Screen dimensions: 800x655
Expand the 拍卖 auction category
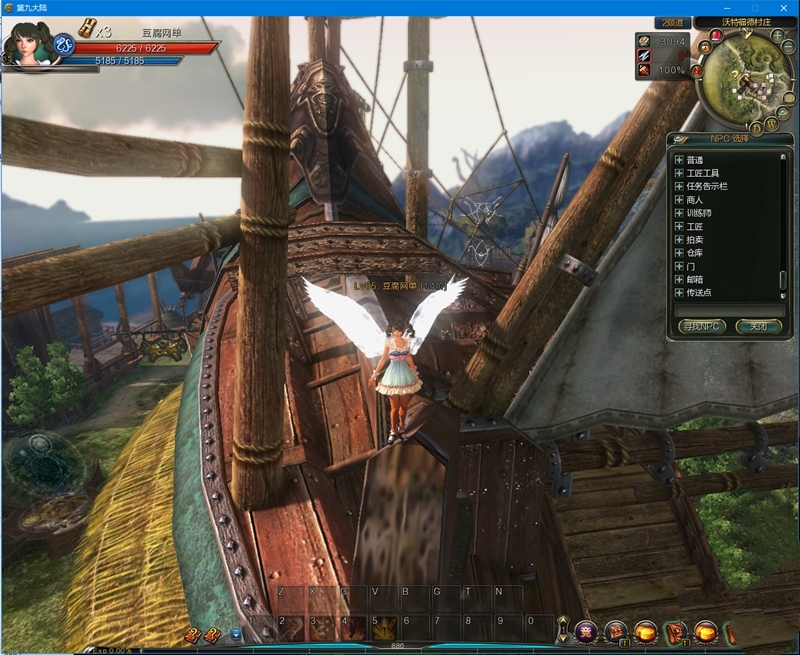(x=679, y=240)
